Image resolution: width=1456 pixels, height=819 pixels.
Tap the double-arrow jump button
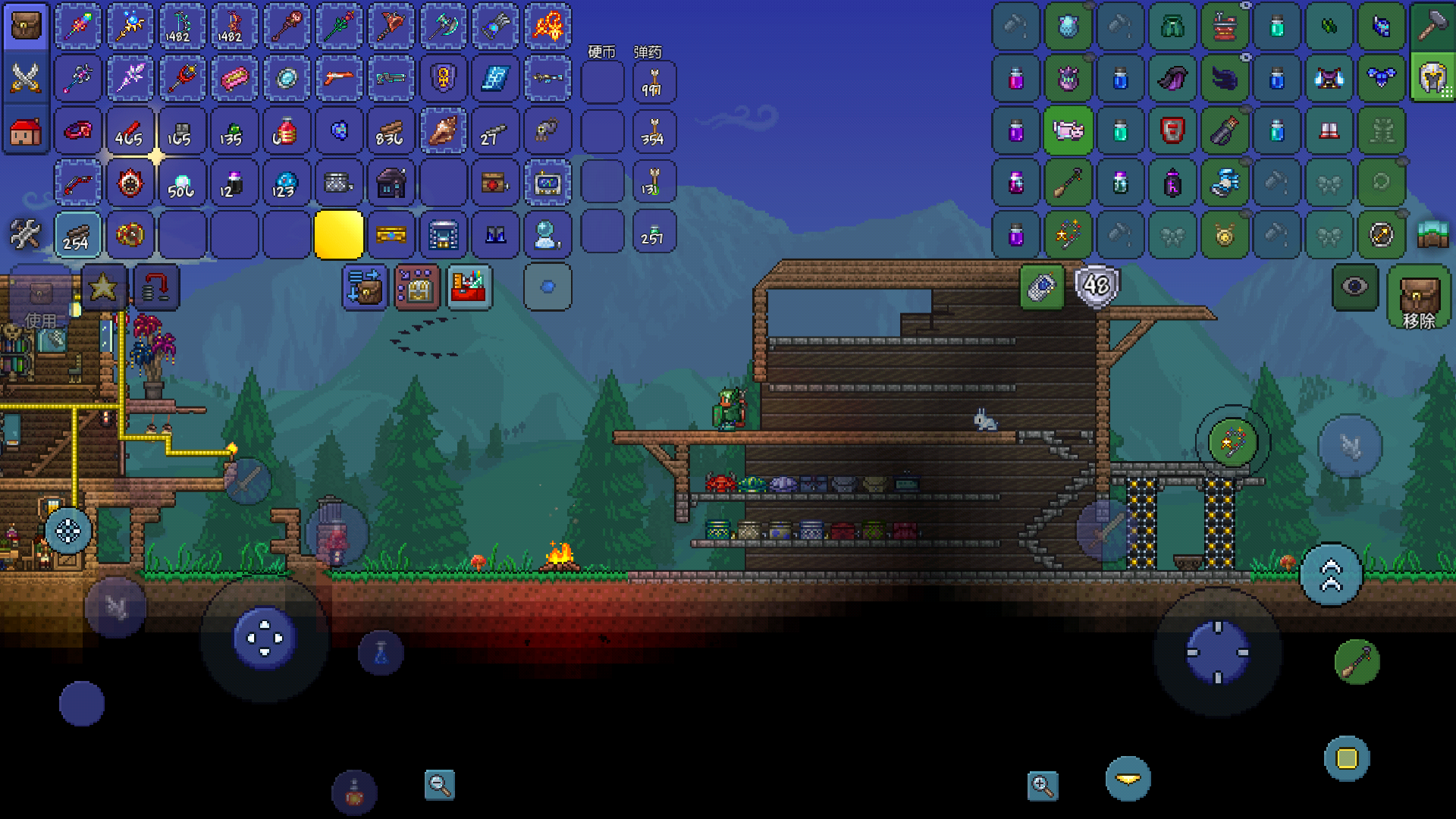(1331, 576)
